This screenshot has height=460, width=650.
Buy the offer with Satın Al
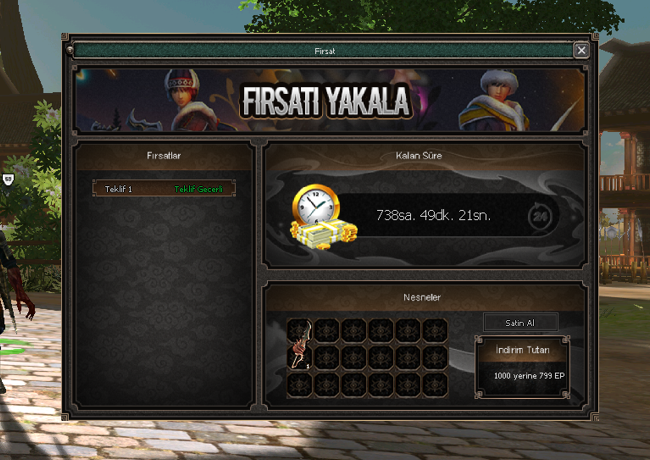pyautogui.click(x=521, y=322)
